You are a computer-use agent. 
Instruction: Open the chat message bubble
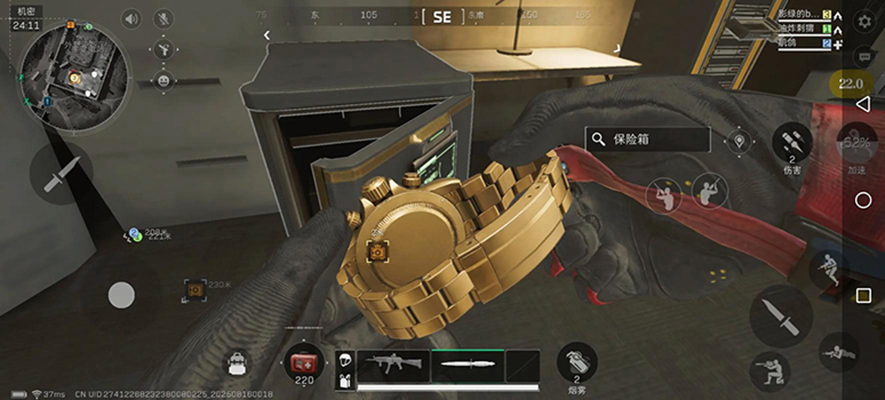point(865,57)
